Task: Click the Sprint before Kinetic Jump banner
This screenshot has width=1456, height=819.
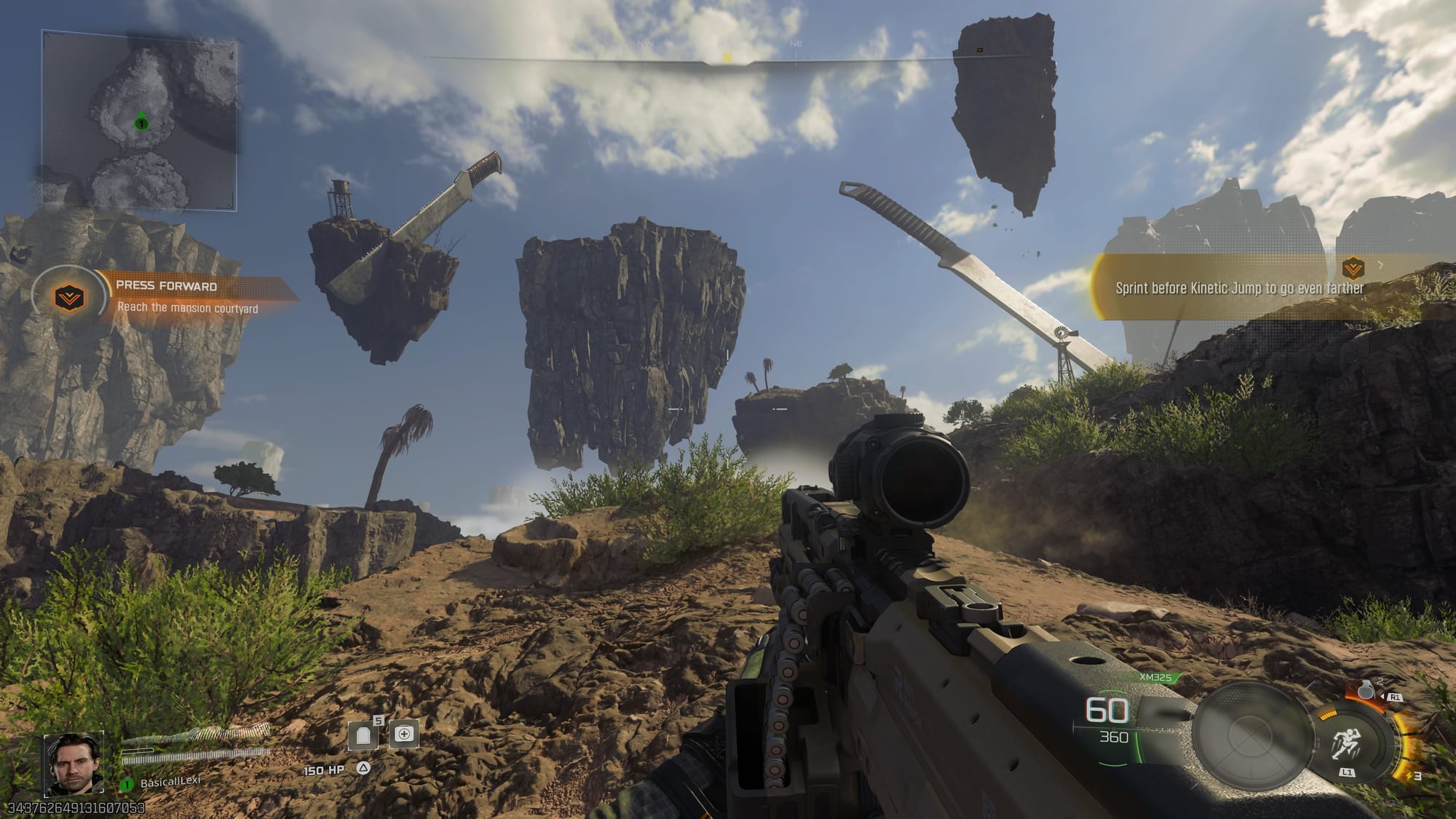Action: point(1241,288)
